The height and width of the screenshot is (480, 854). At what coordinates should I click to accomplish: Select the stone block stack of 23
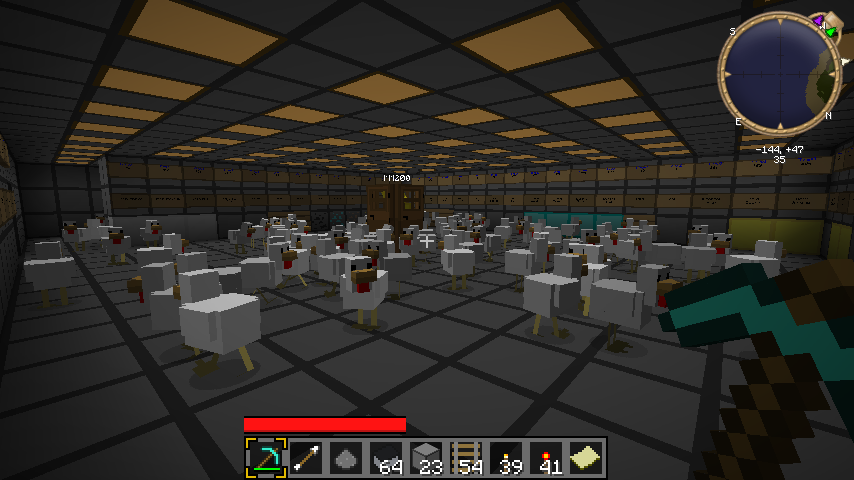pyautogui.click(x=426, y=458)
